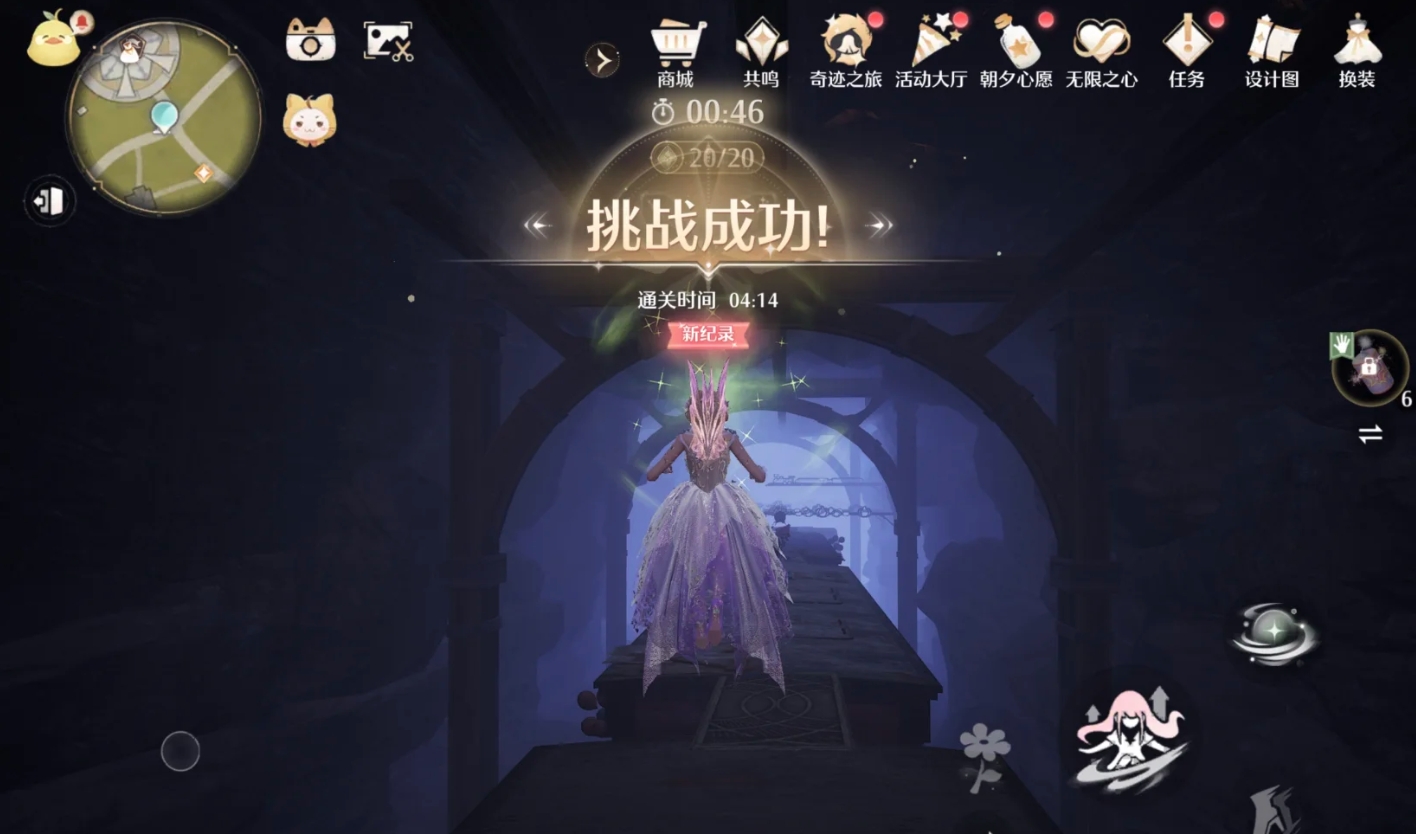1416x834 pixels.
Task: Open the 无限之心 panel
Action: click(1100, 45)
